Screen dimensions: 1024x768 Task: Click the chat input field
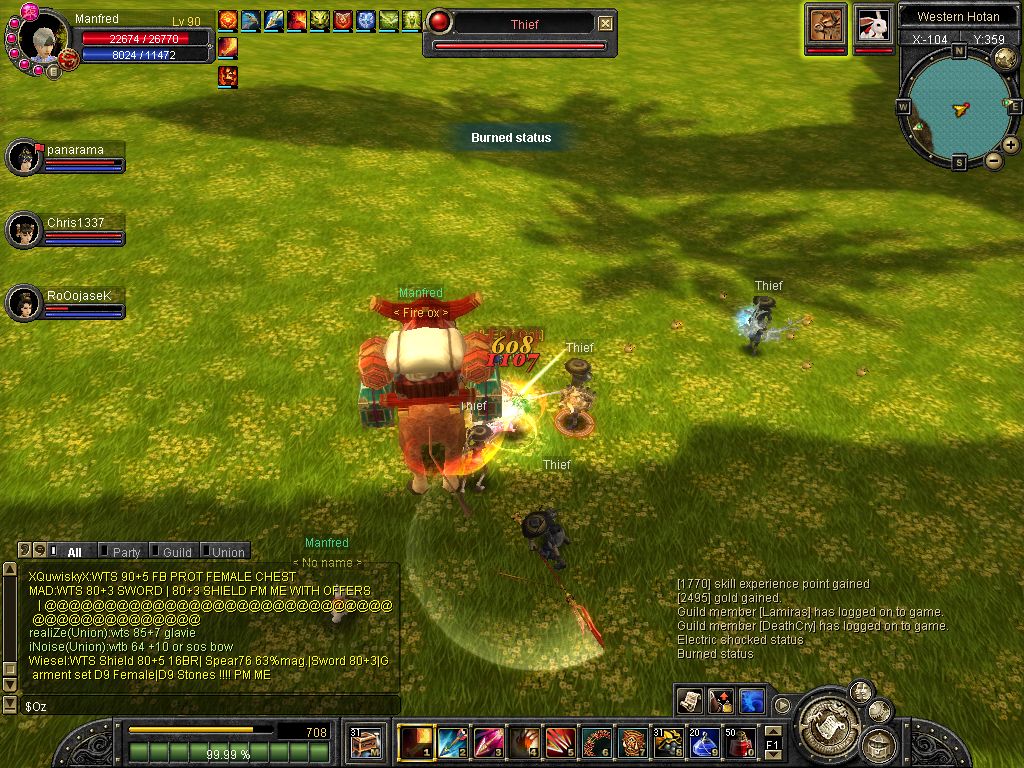(200, 706)
